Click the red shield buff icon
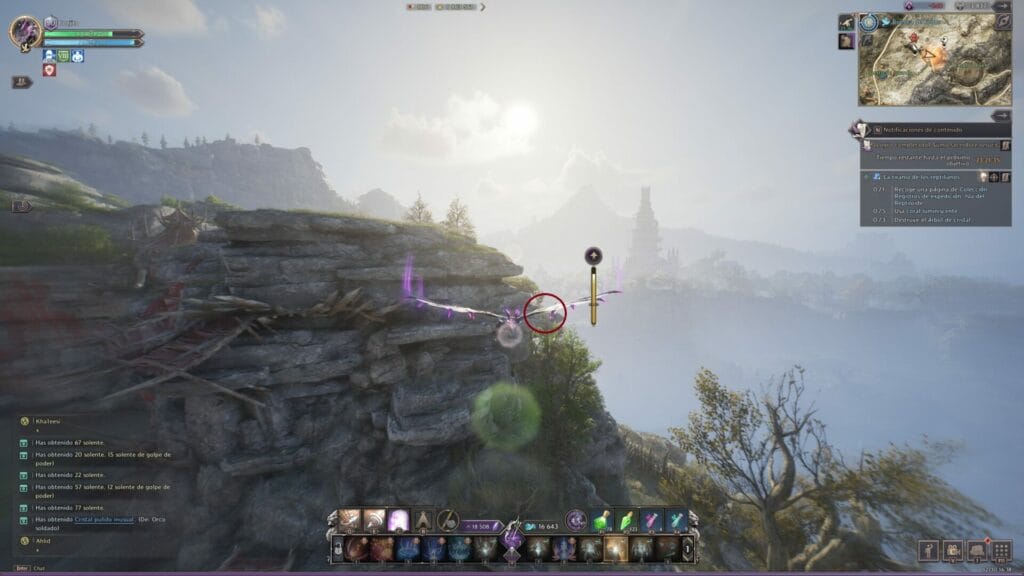Screen dimensions: 1024x576 pos(48,71)
